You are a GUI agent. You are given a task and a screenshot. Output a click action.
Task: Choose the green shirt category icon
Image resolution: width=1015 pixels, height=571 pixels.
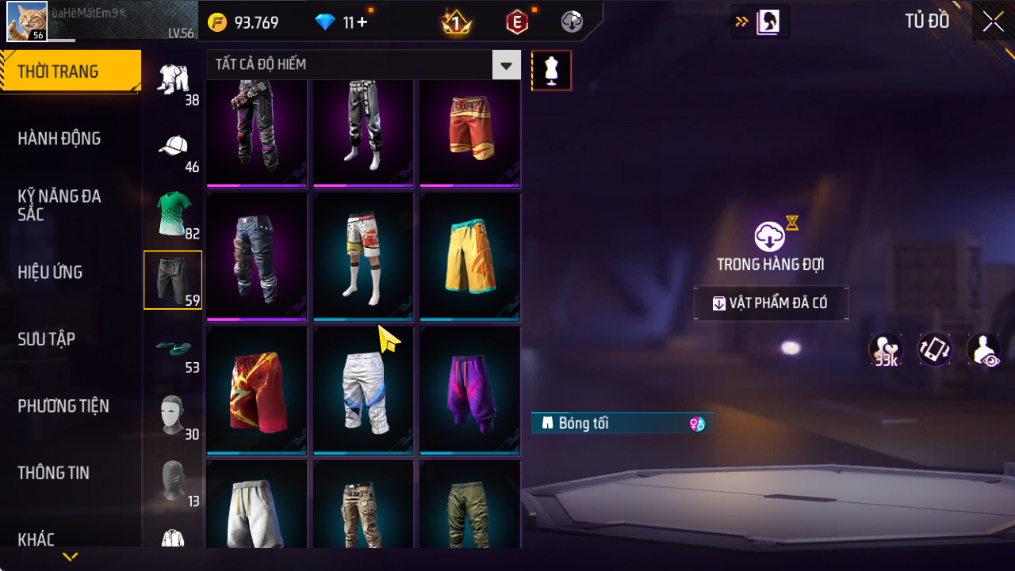[172, 212]
